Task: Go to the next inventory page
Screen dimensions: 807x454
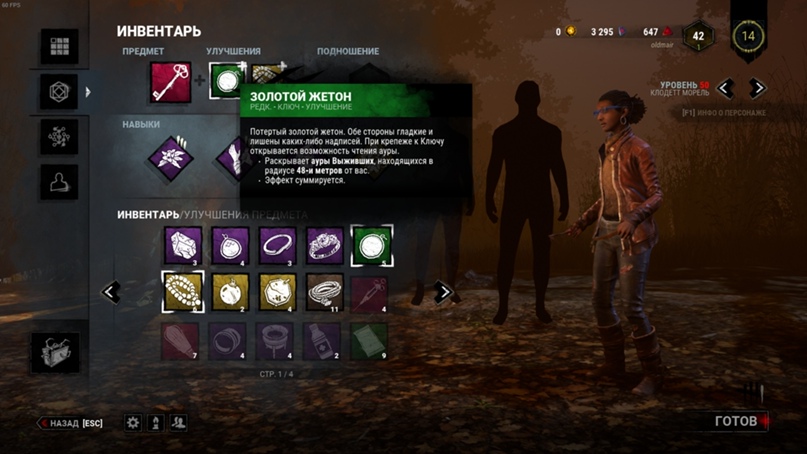Action: click(x=444, y=293)
